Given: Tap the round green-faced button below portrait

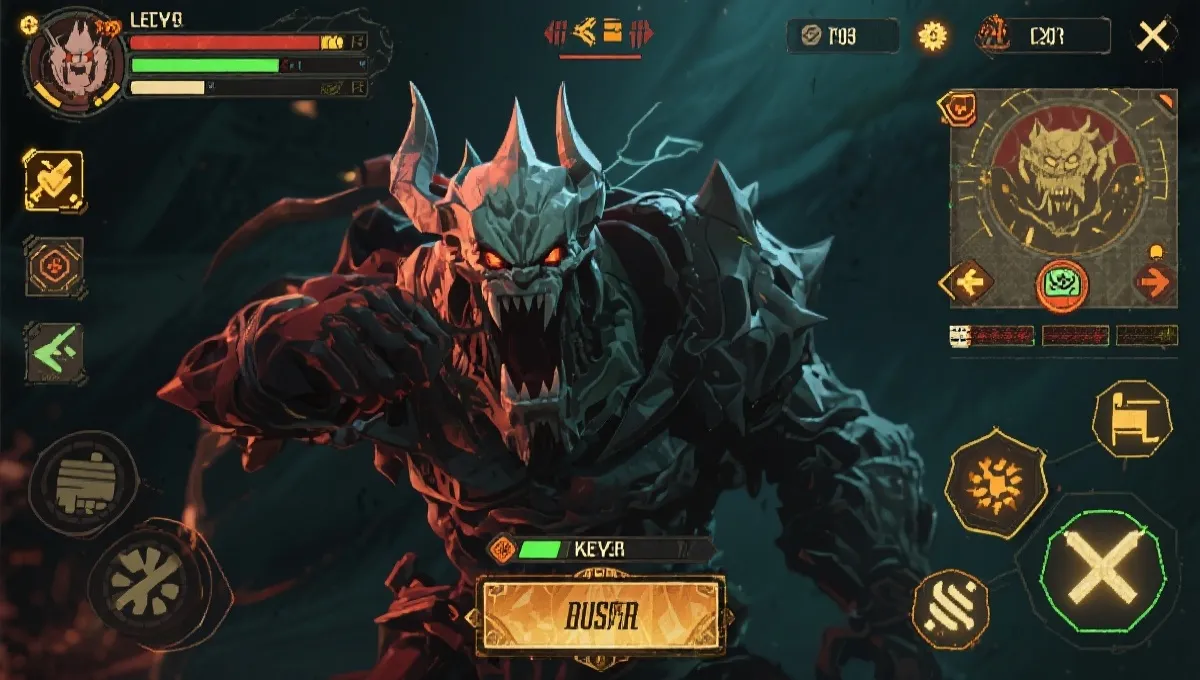Looking at the screenshot, I should point(1061,283).
